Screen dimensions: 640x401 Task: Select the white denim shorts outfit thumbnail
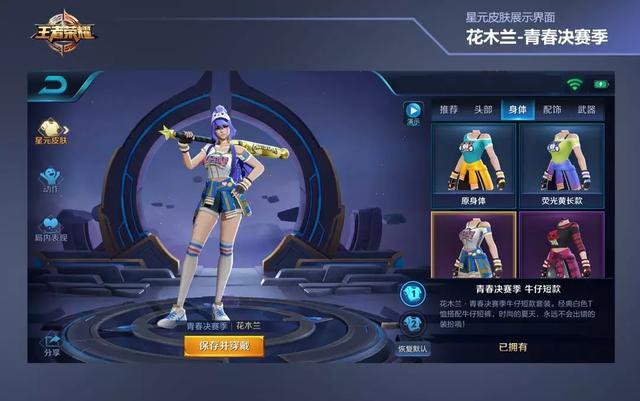(473, 244)
